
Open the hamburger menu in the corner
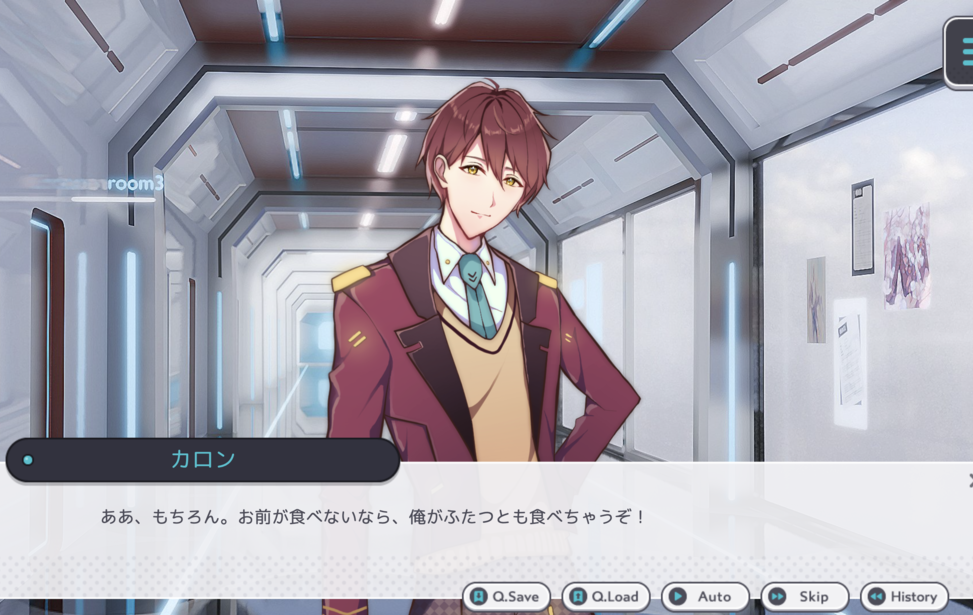pyautogui.click(x=963, y=51)
